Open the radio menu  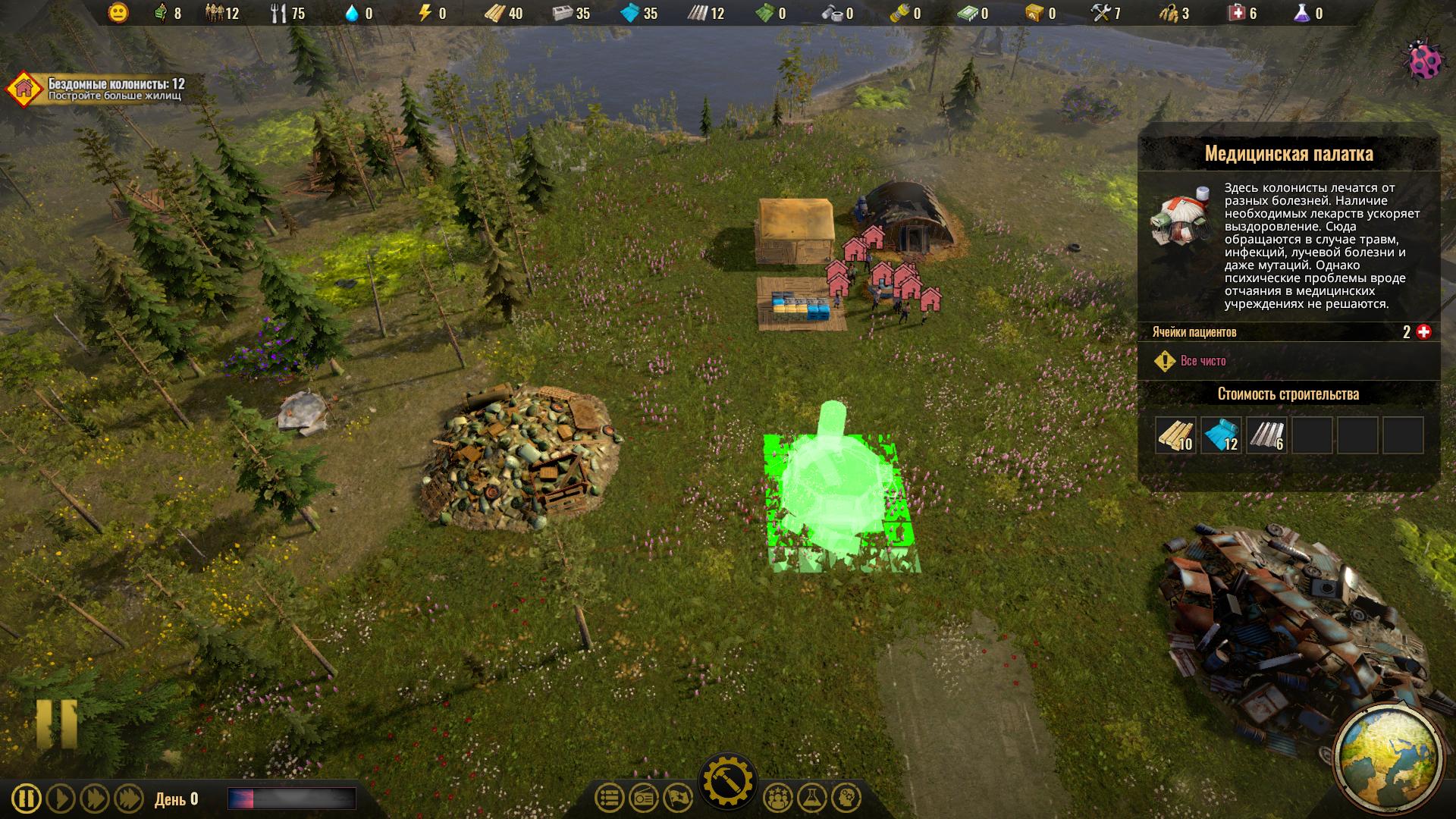[x=644, y=798]
